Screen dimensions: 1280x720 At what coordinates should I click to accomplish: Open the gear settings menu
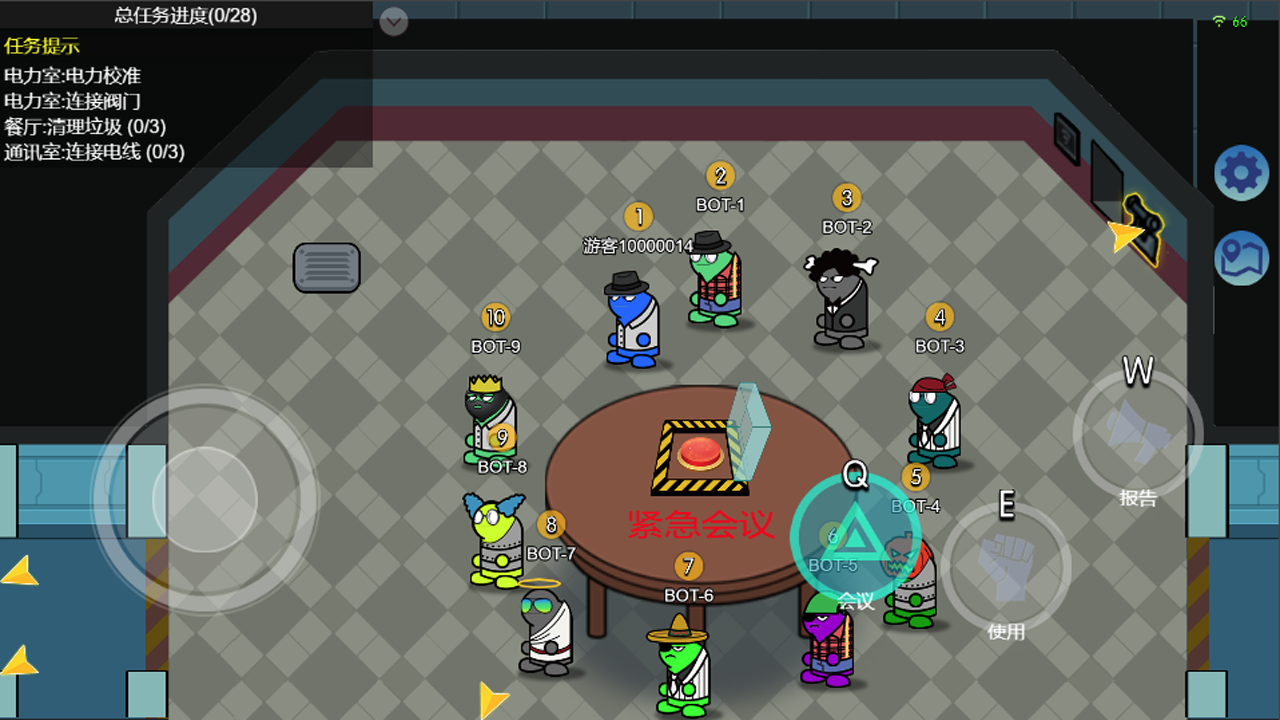(x=1241, y=173)
